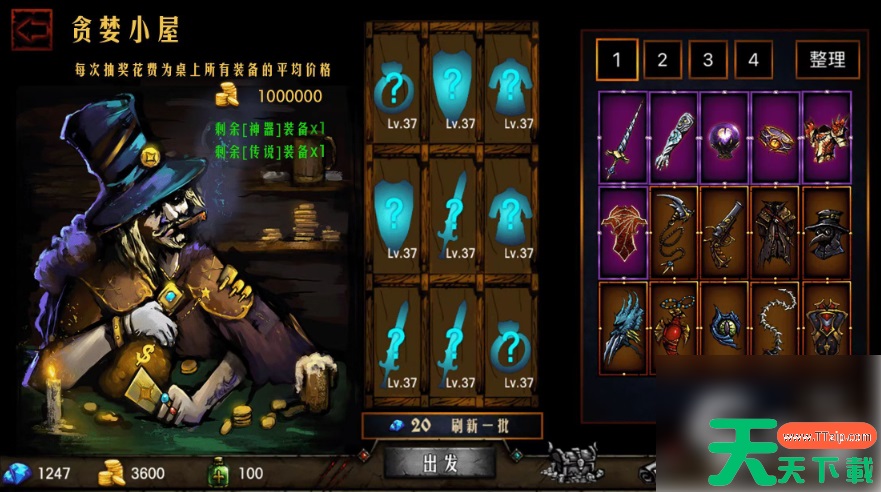
Task: Click the 出发 depart button
Action: (440, 463)
